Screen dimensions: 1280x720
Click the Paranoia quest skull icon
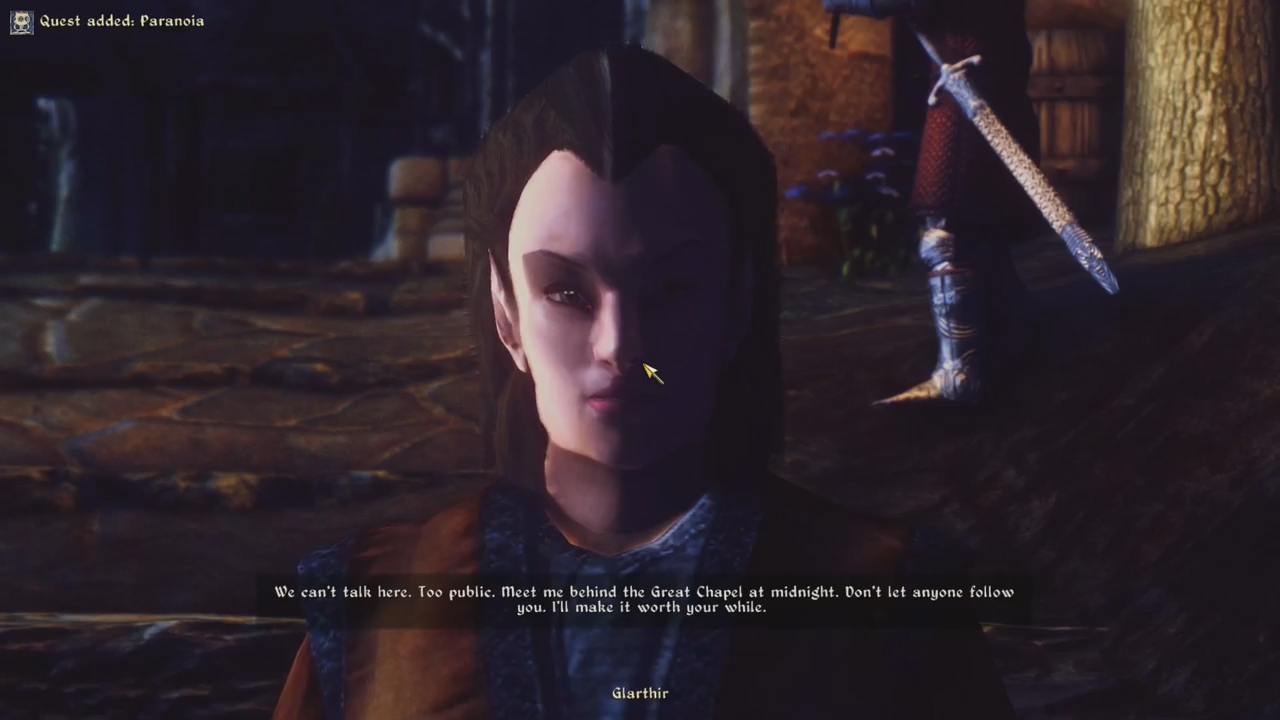[x=21, y=21]
